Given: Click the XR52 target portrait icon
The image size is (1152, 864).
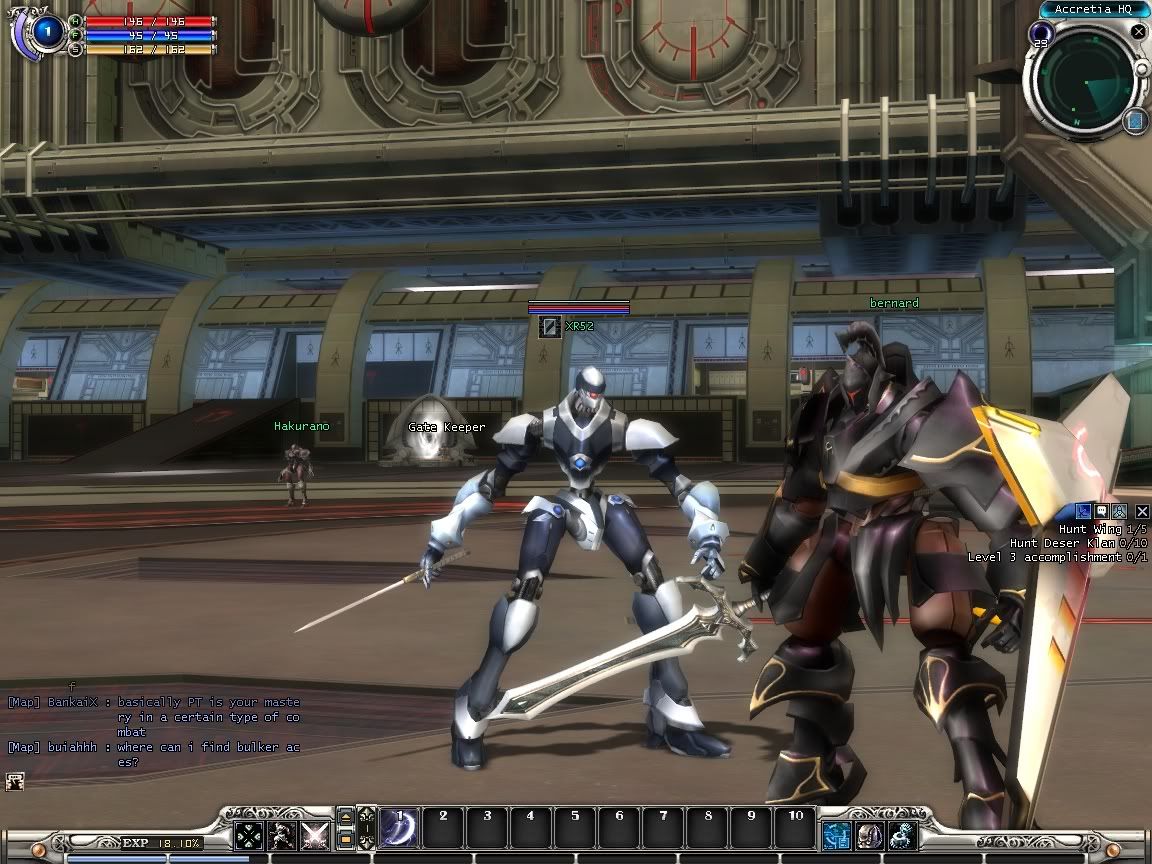Looking at the screenshot, I should (x=549, y=326).
